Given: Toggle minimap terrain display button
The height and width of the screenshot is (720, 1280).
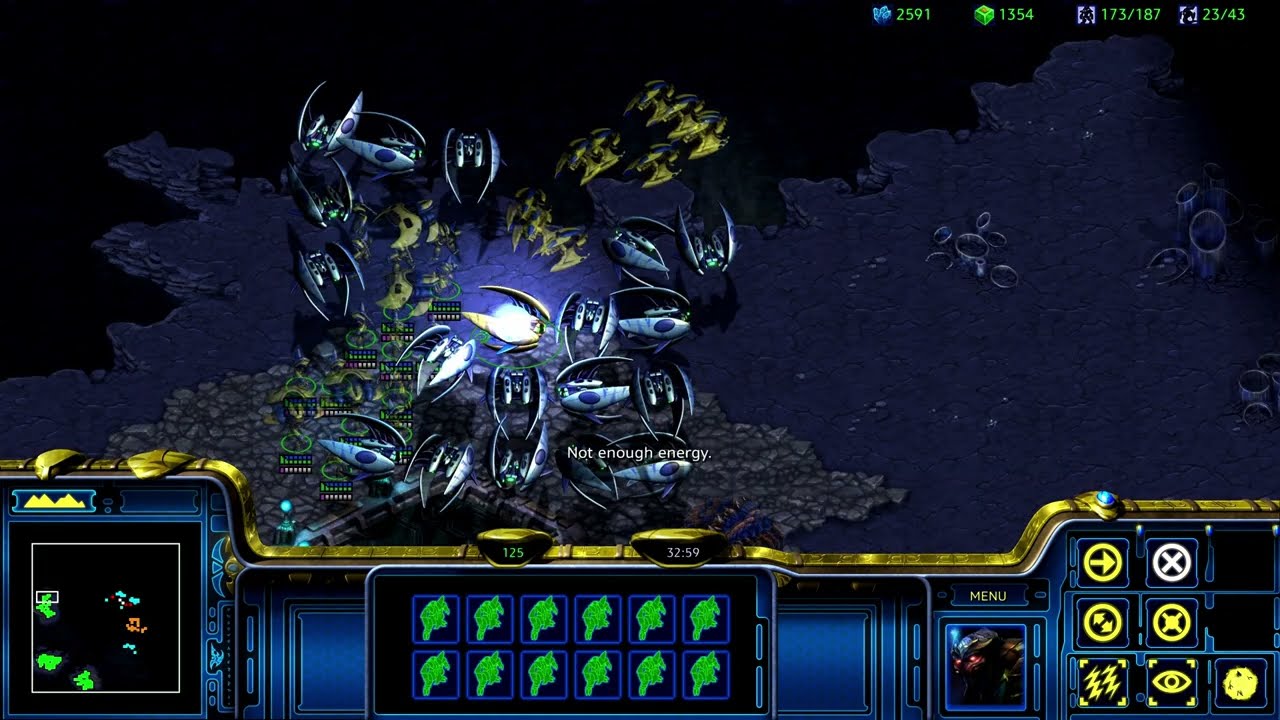Looking at the screenshot, I should pos(53,501).
